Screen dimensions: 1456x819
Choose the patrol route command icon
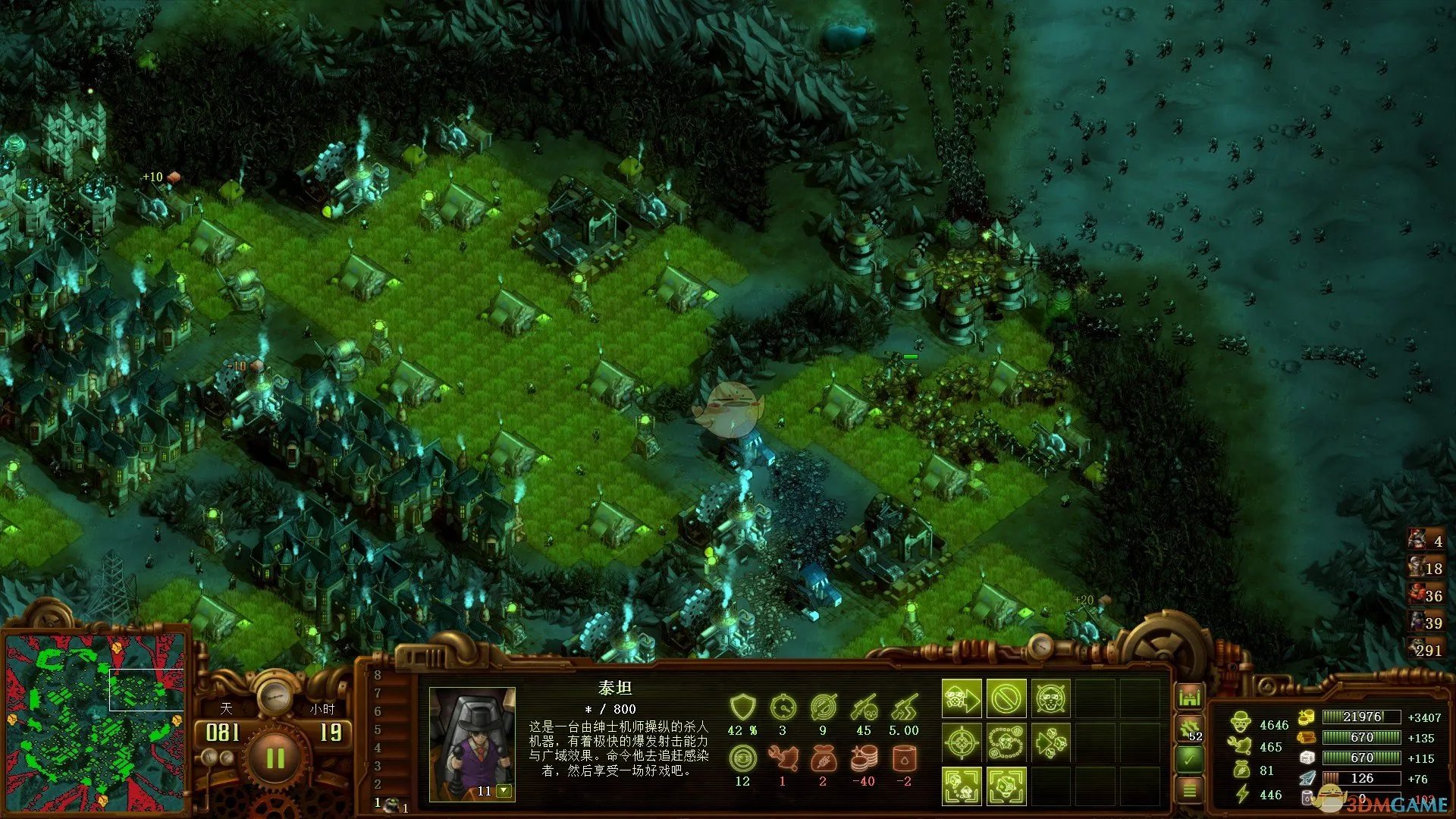[1006, 742]
